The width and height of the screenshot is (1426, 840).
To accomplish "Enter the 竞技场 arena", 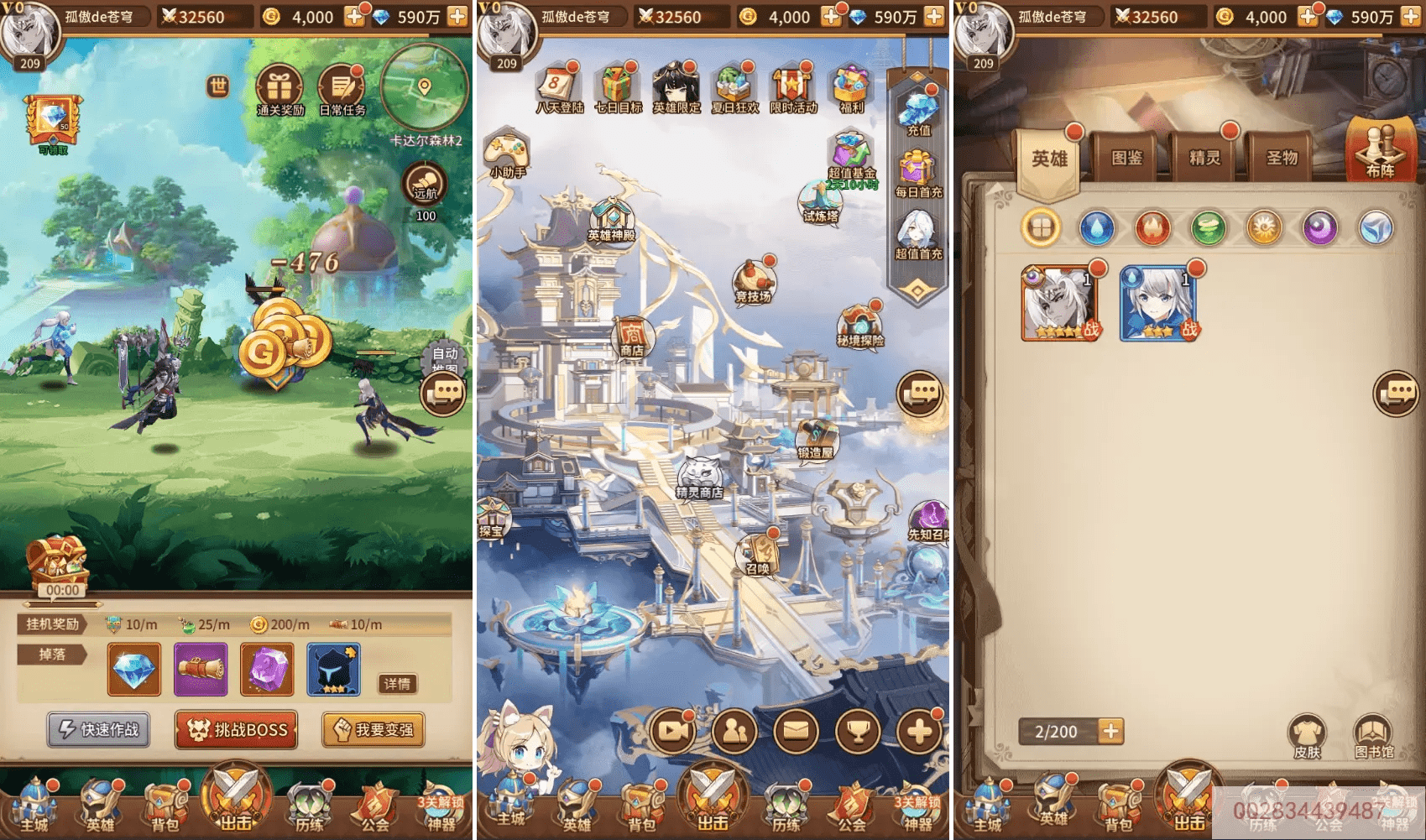I will point(753,281).
